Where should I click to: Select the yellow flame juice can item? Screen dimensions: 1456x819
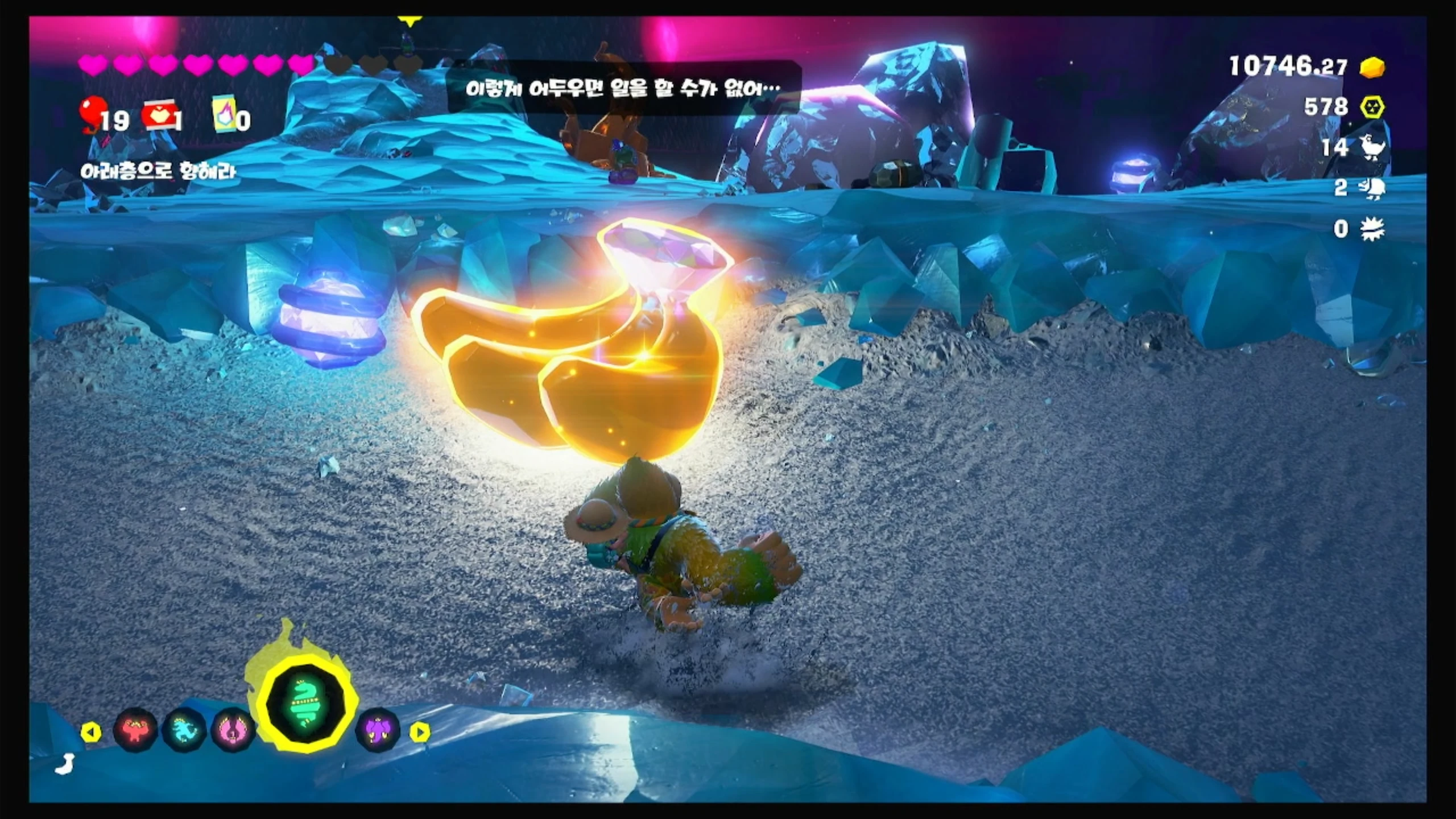224,115
